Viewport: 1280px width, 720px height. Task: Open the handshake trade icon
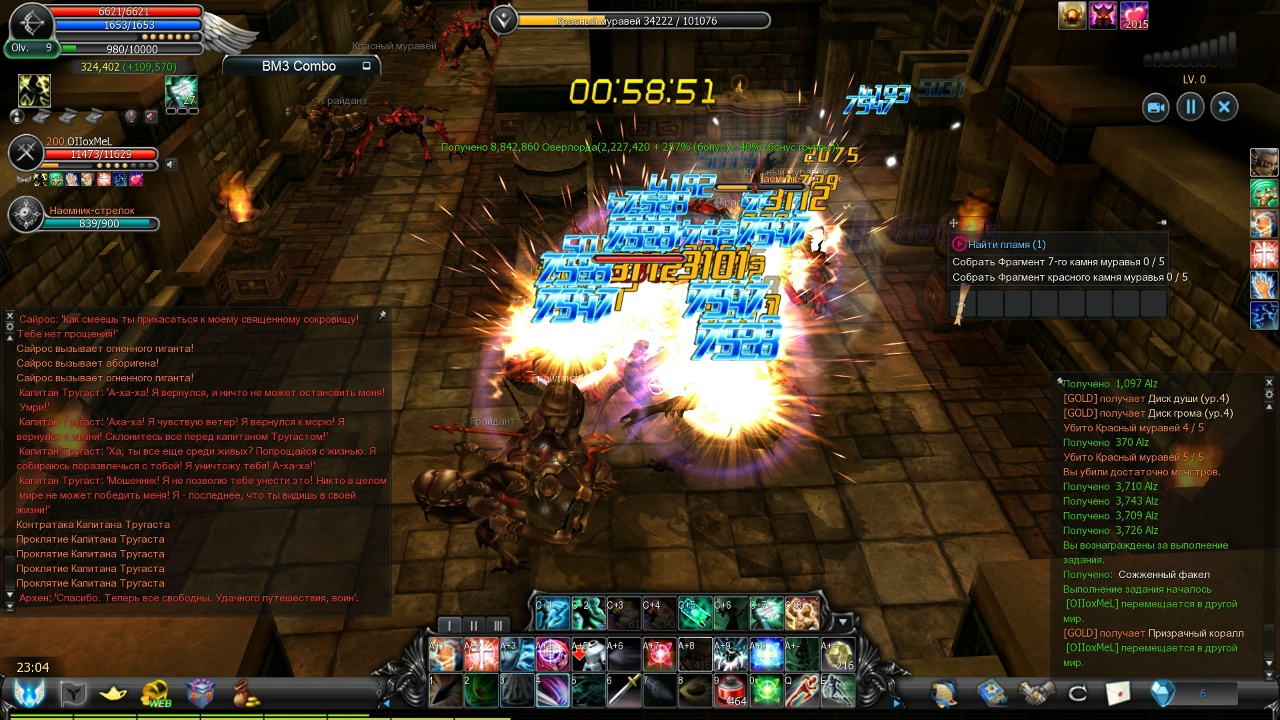(1037, 692)
